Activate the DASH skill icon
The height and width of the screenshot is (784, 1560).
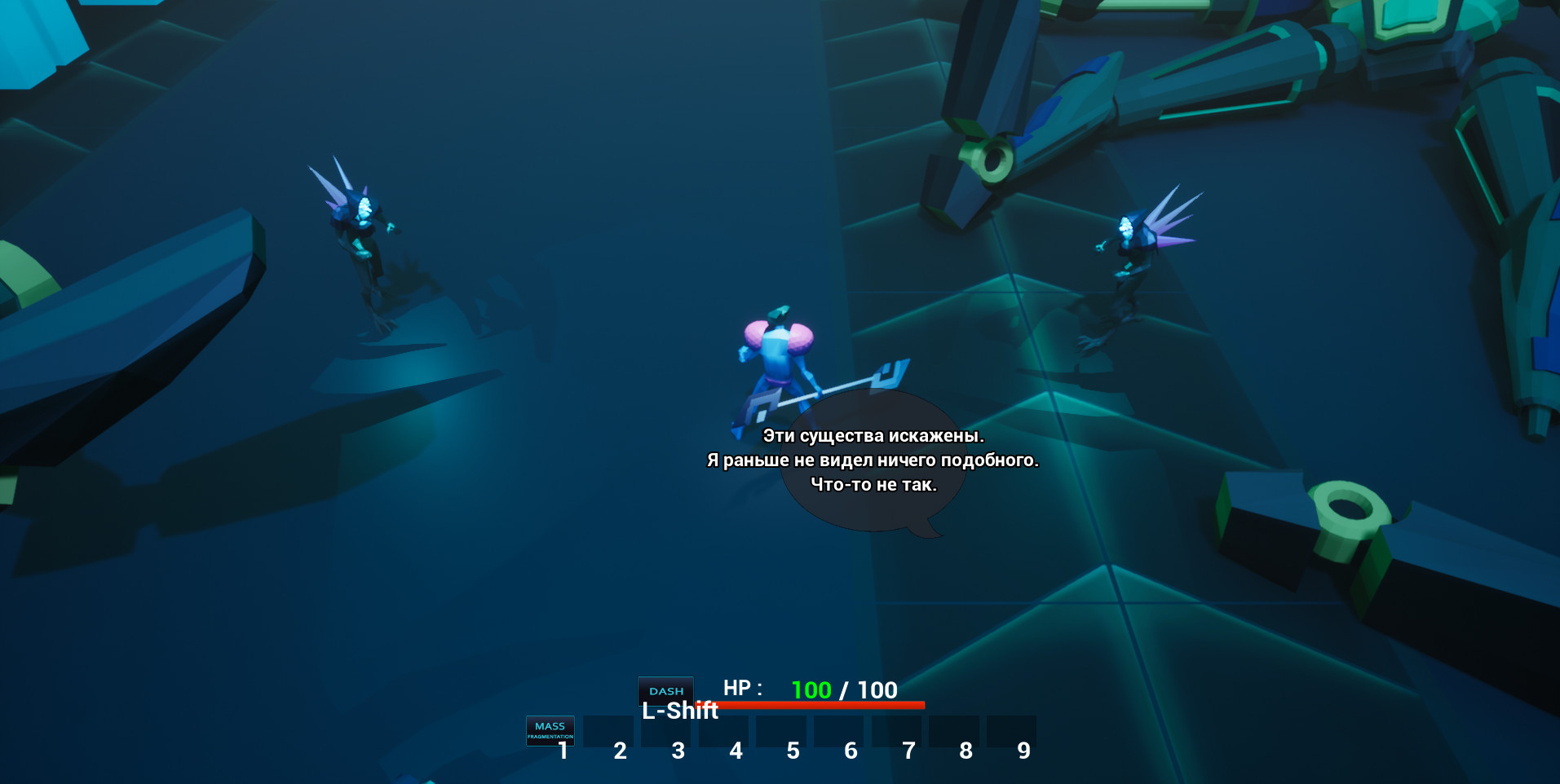[665, 690]
